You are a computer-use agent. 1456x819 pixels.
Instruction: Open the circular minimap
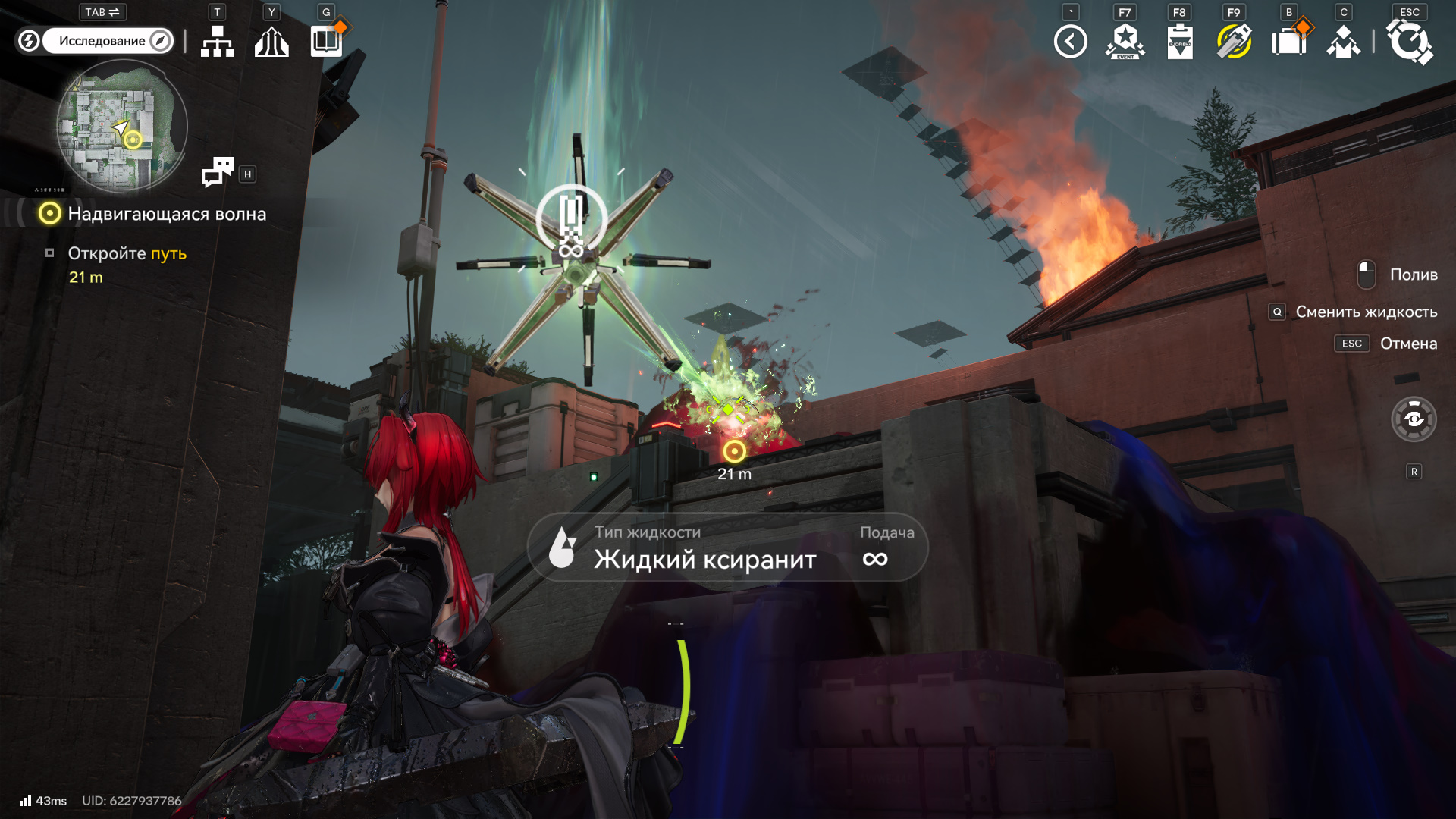point(121,126)
